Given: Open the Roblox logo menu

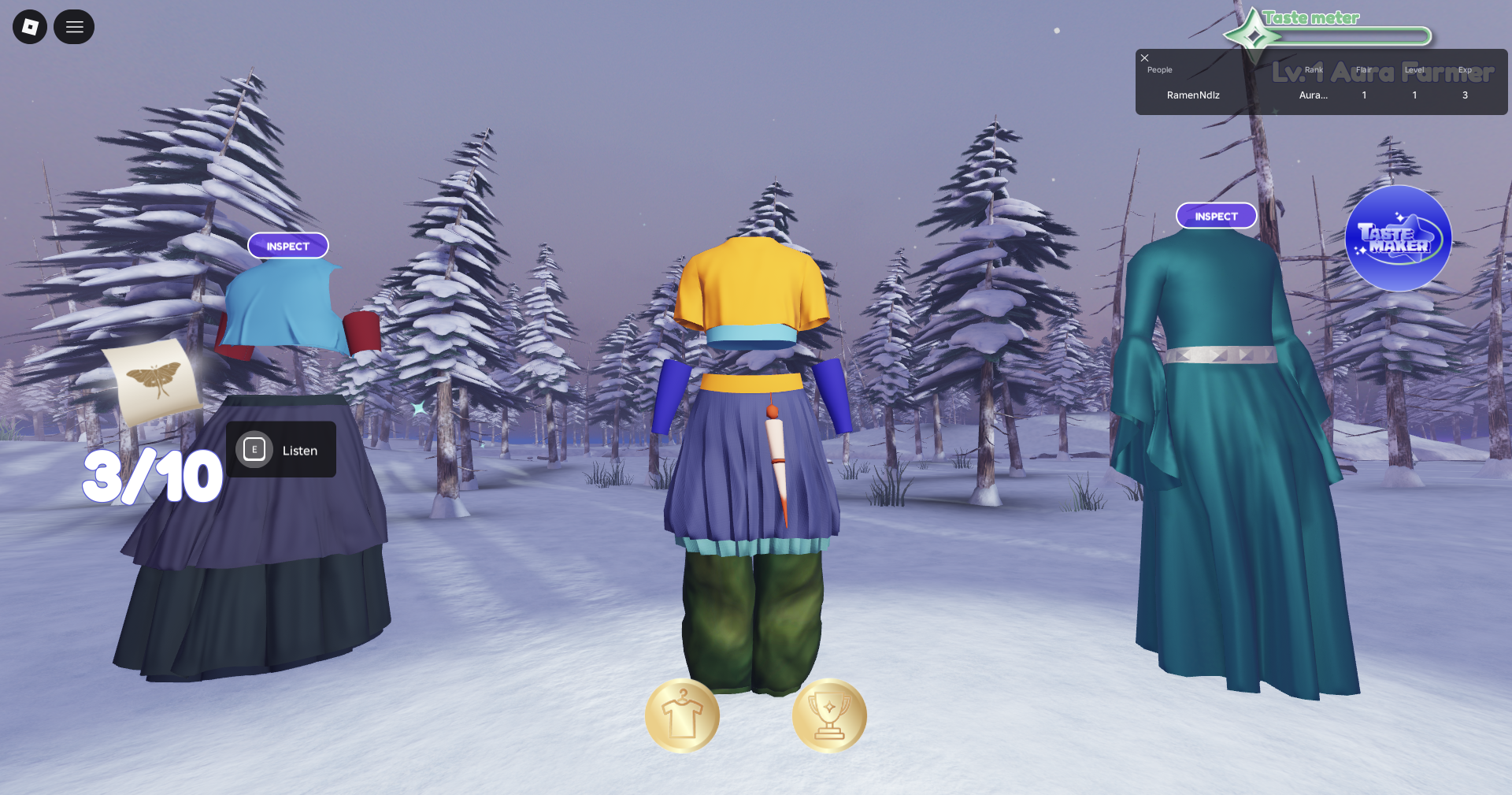Looking at the screenshot, I should click(x=30, y=27).
